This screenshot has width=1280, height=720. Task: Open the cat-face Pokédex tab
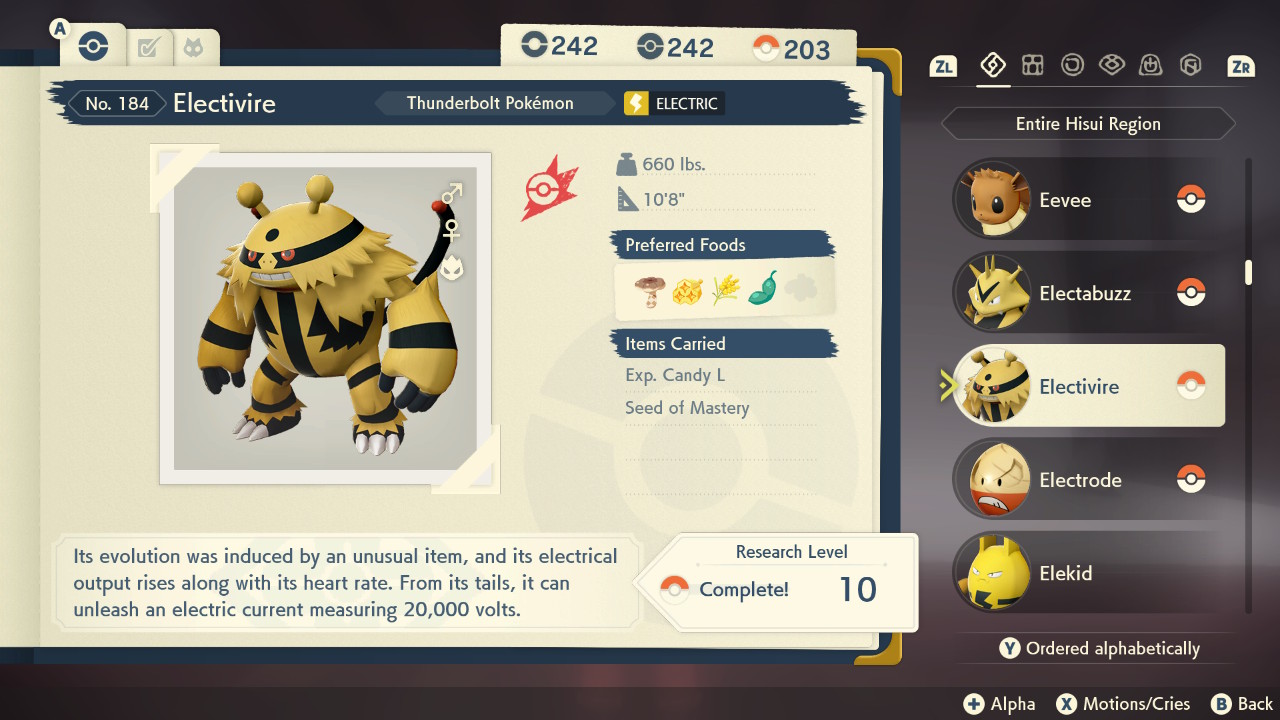tap(191, 46)
